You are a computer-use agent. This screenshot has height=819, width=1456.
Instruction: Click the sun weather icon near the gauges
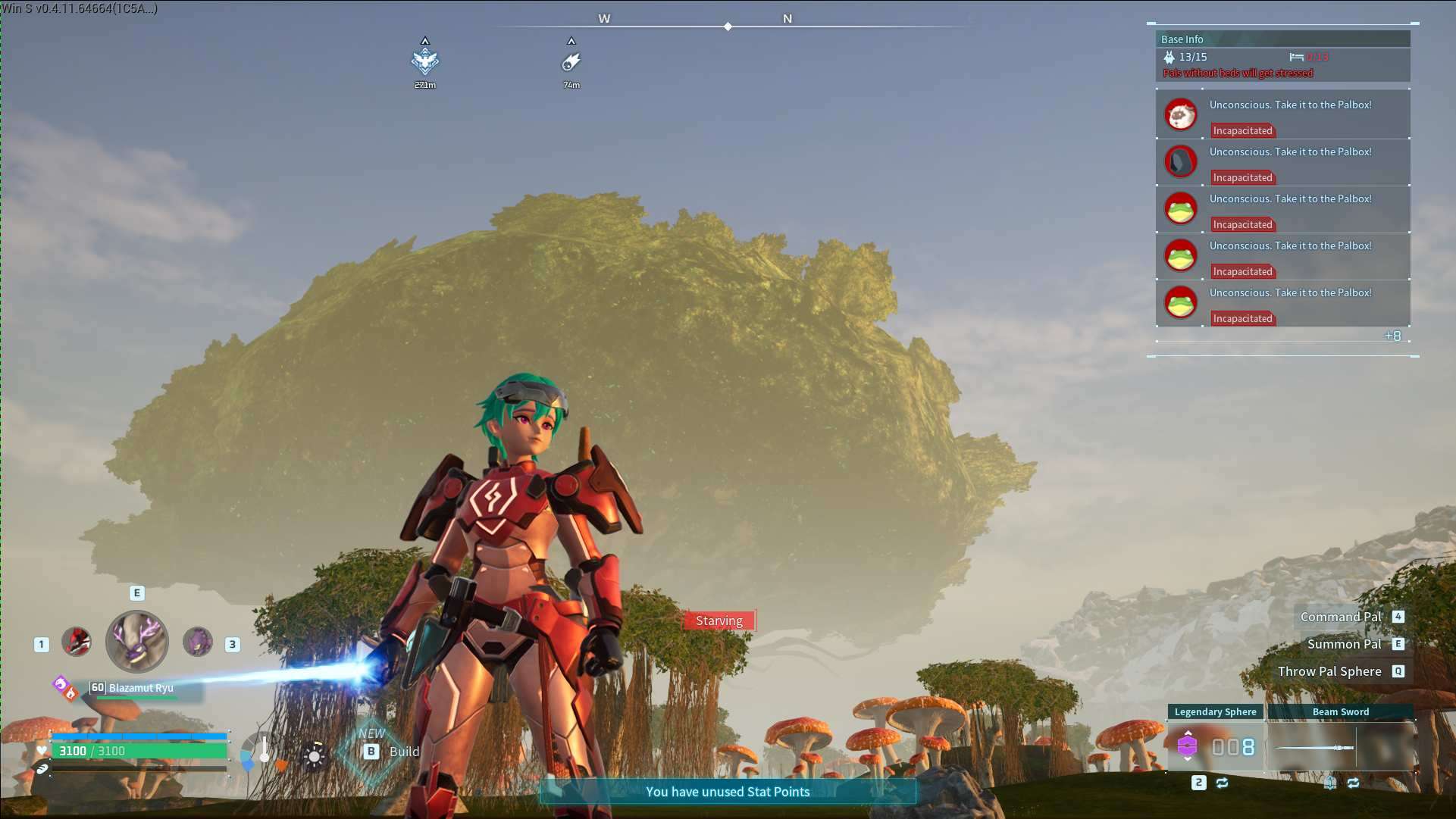click(313, 756)
